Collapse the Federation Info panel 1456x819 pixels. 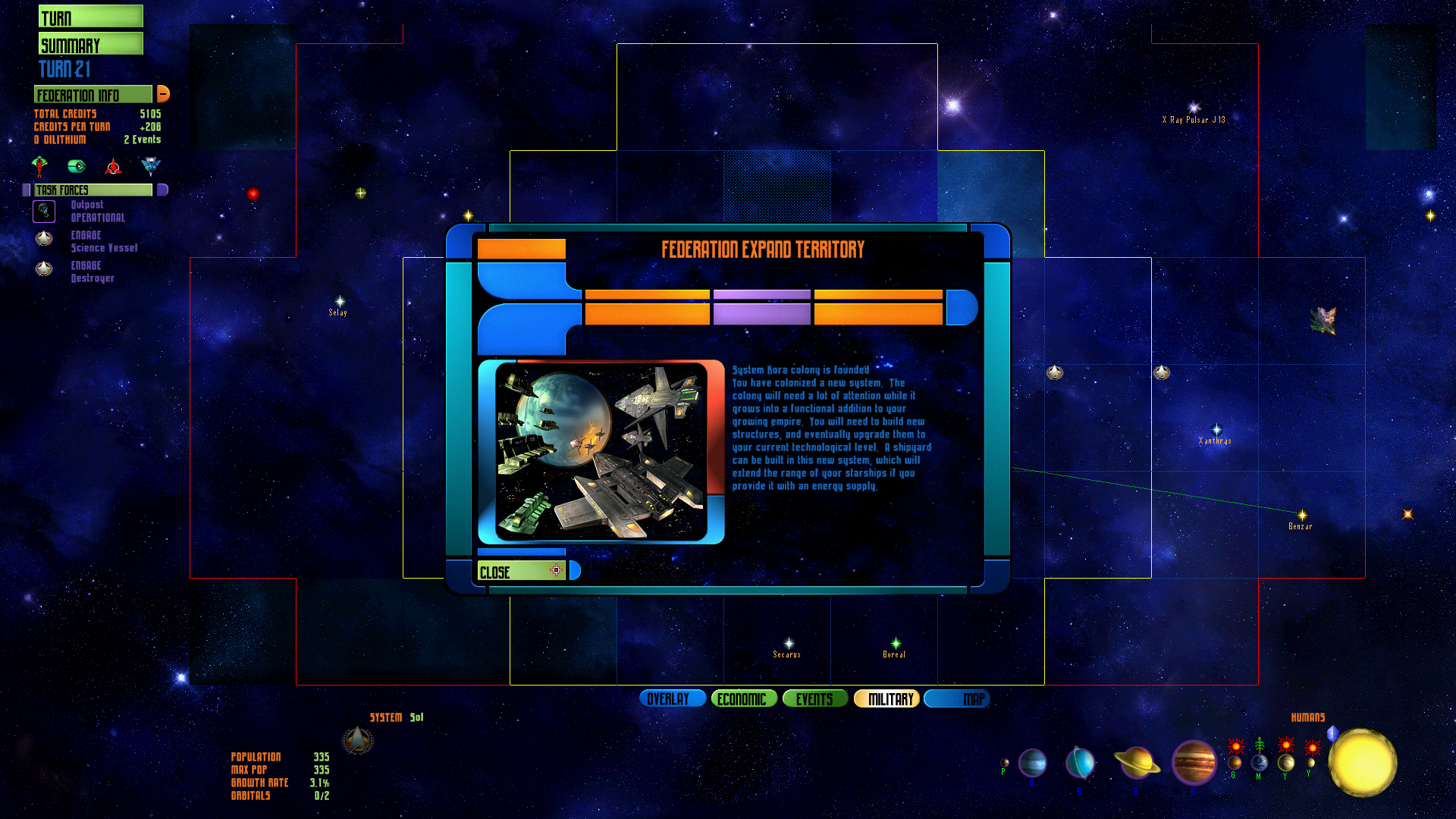pos(163,93)
